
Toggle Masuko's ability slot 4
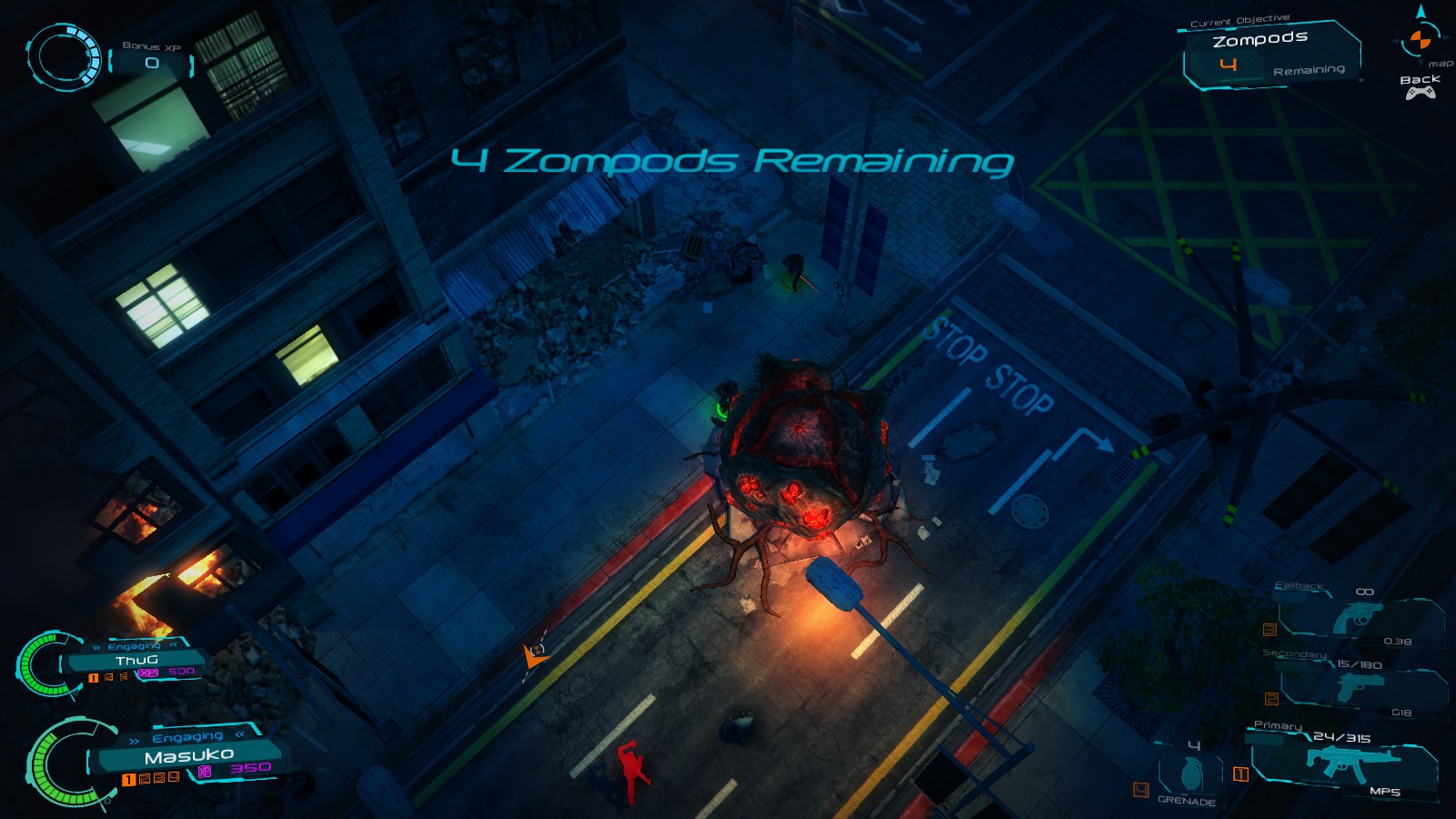click(x=173, y=779)
